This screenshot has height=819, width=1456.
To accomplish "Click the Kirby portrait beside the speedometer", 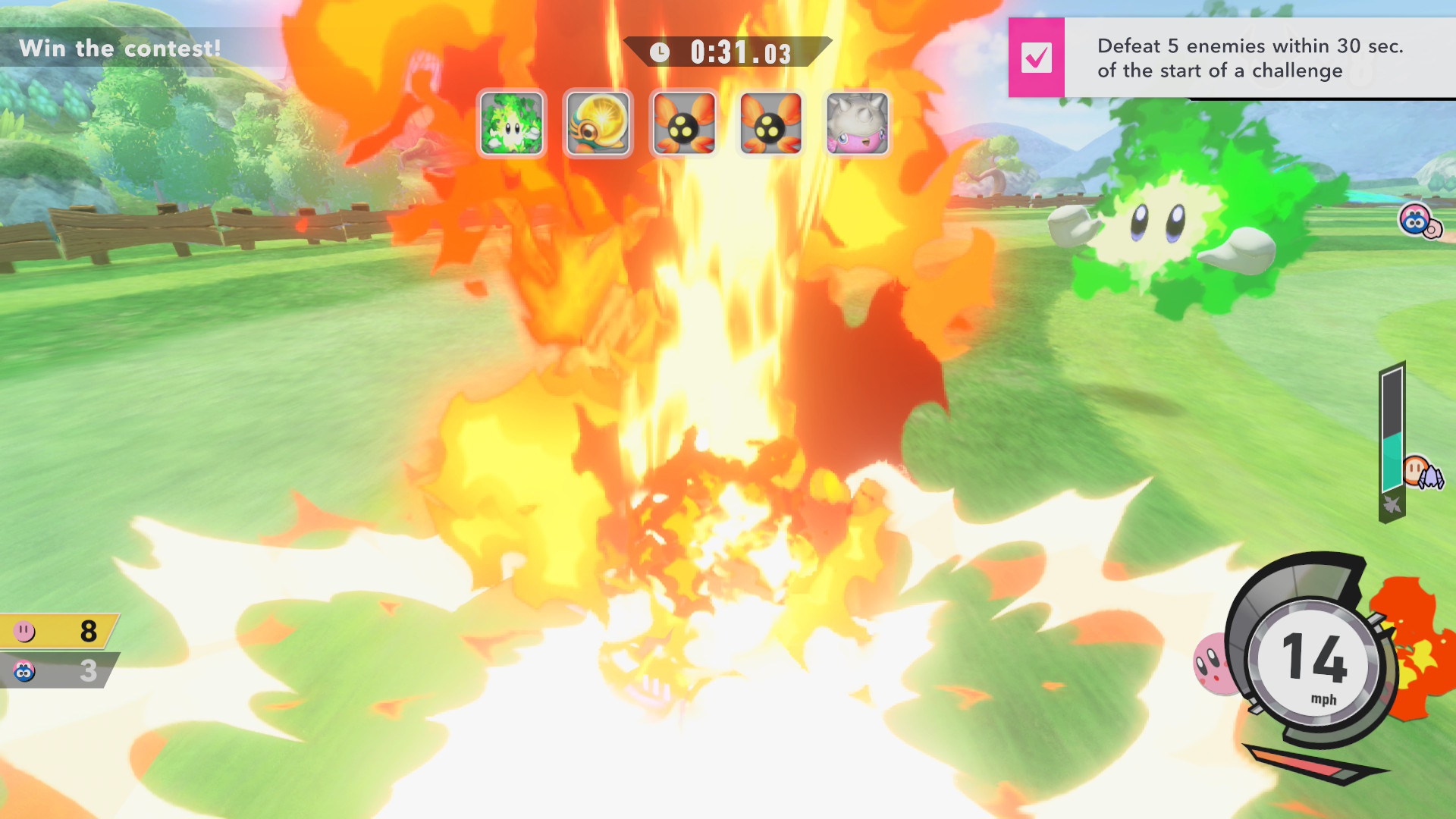I will (1214, 664).
